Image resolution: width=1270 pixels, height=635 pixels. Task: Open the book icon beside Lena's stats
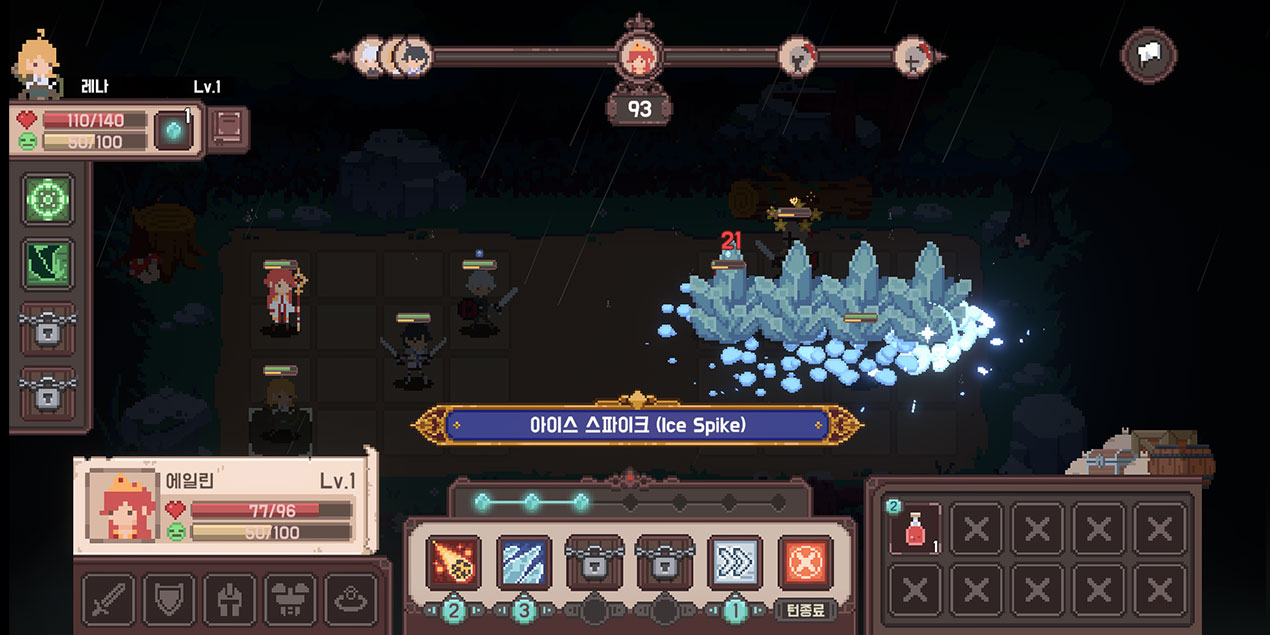(227, 129)
